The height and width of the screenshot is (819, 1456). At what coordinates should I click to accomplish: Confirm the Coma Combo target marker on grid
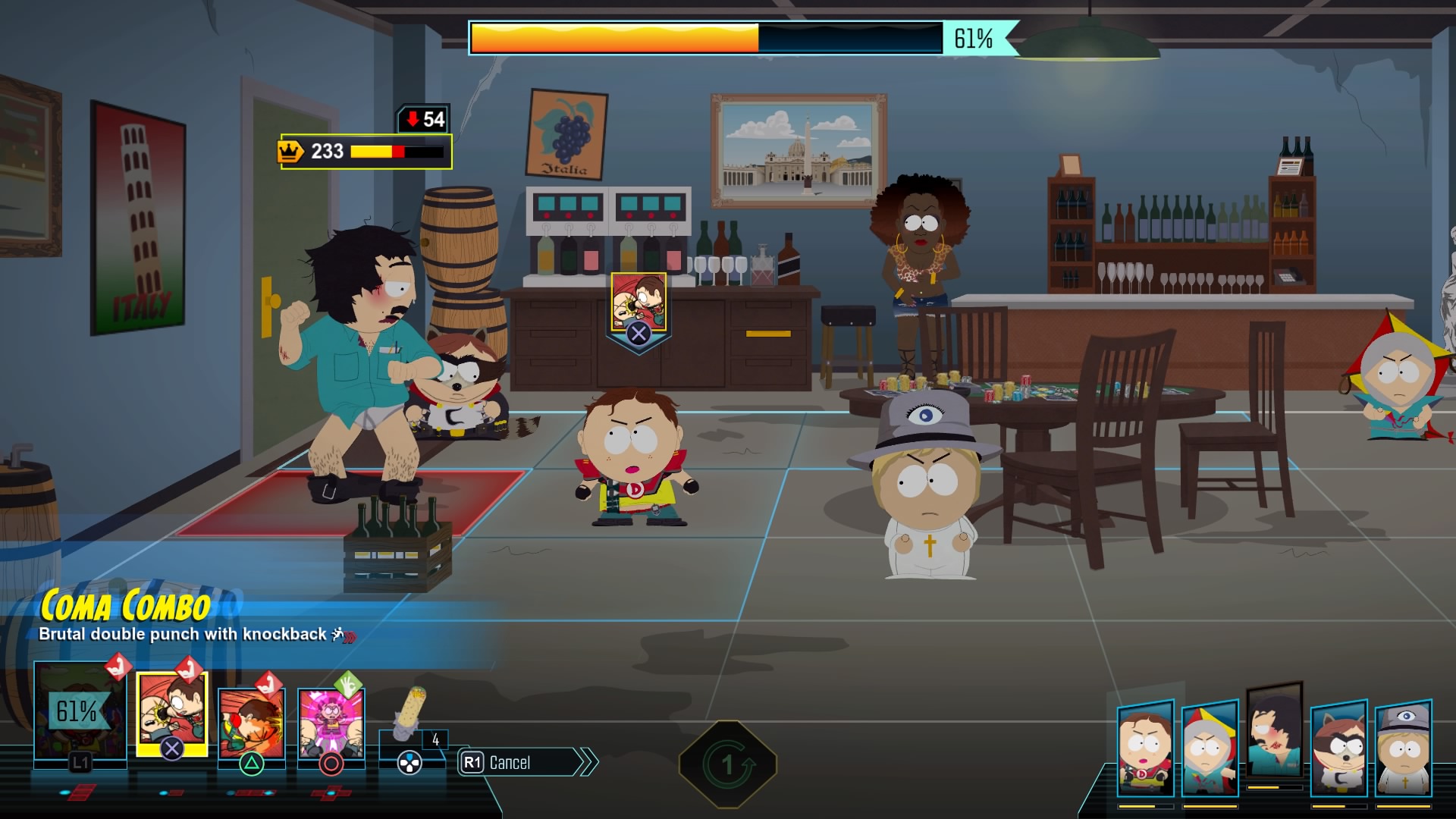[639, 312]
